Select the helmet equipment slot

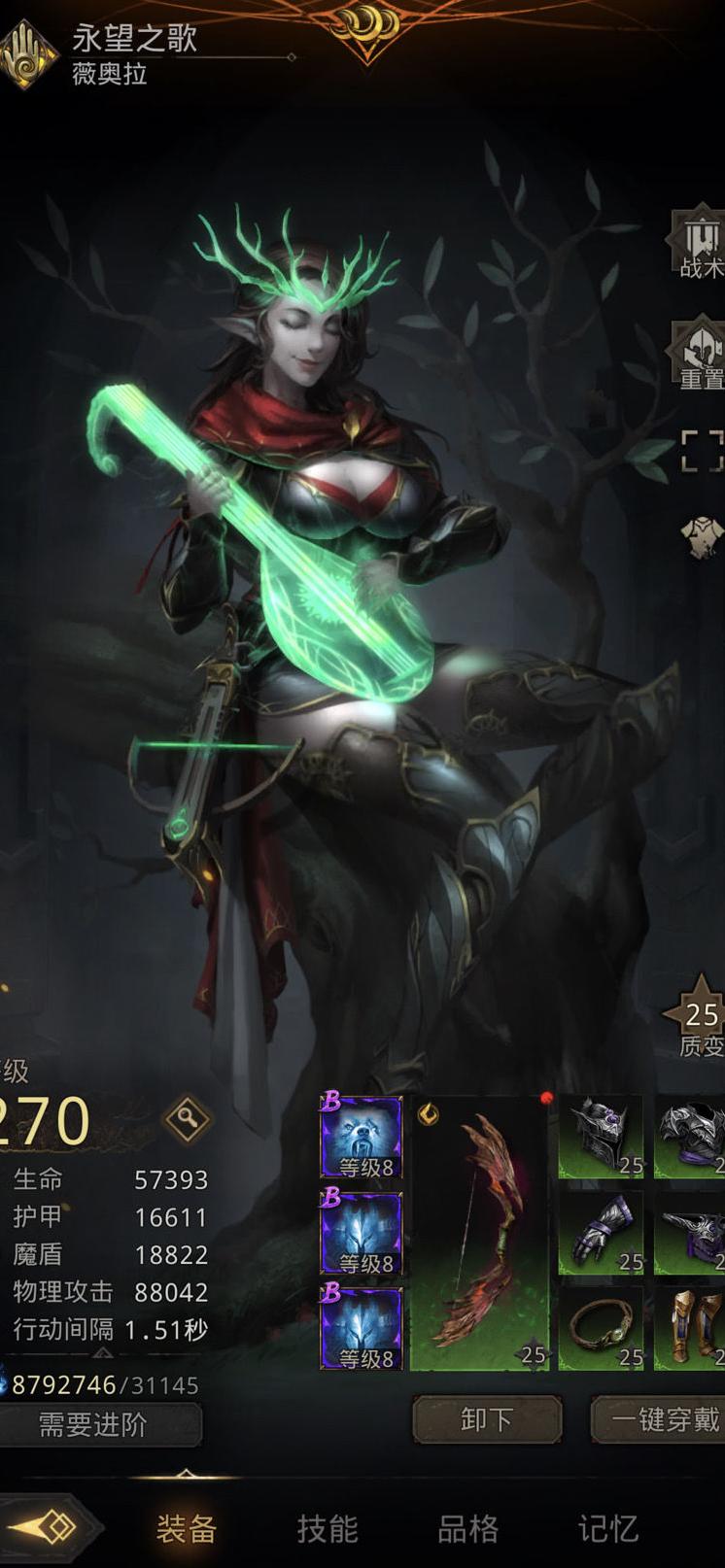coord(601,1136)
